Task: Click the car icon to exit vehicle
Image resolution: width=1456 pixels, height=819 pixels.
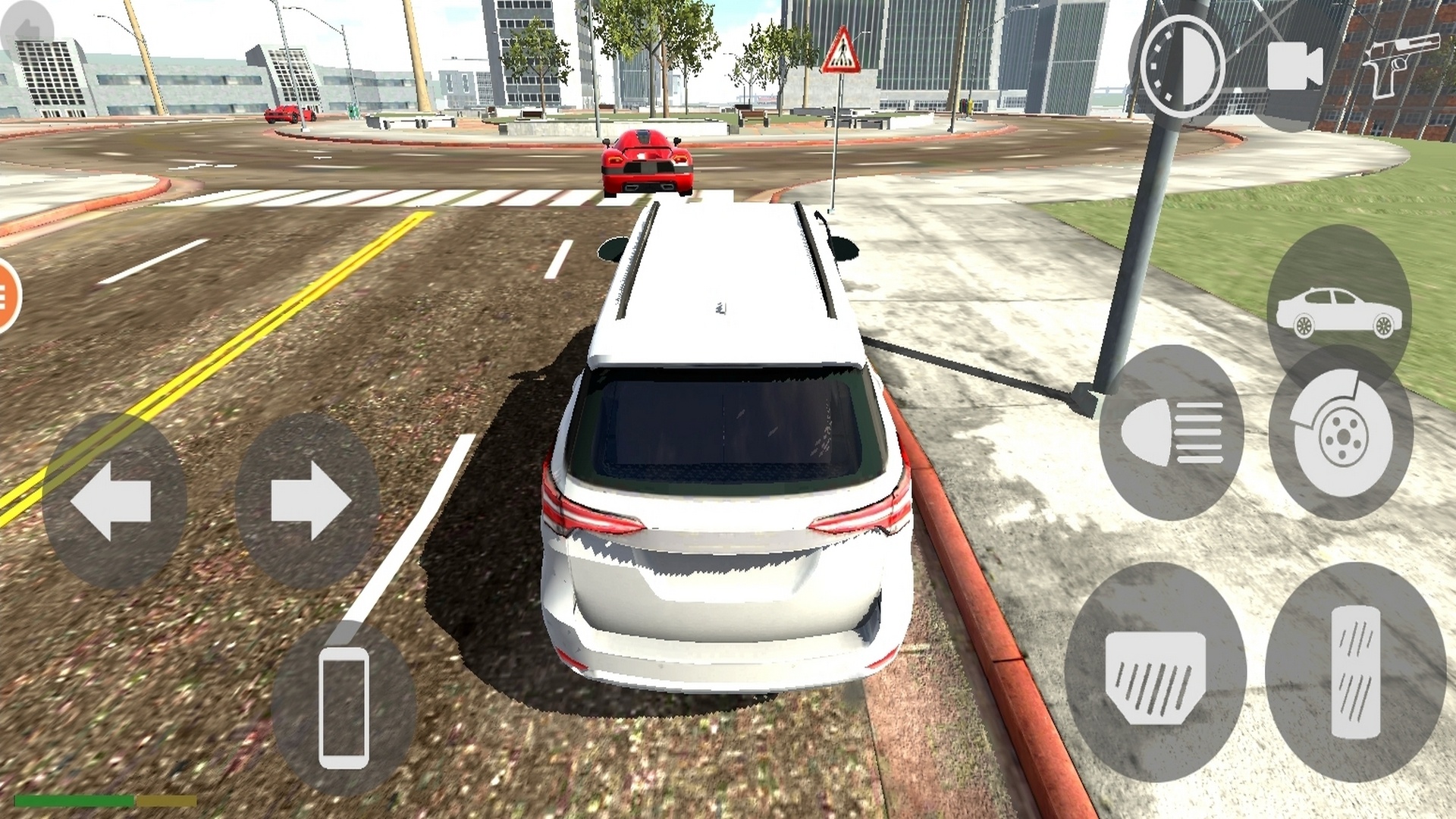Action: pos(1338,312)
